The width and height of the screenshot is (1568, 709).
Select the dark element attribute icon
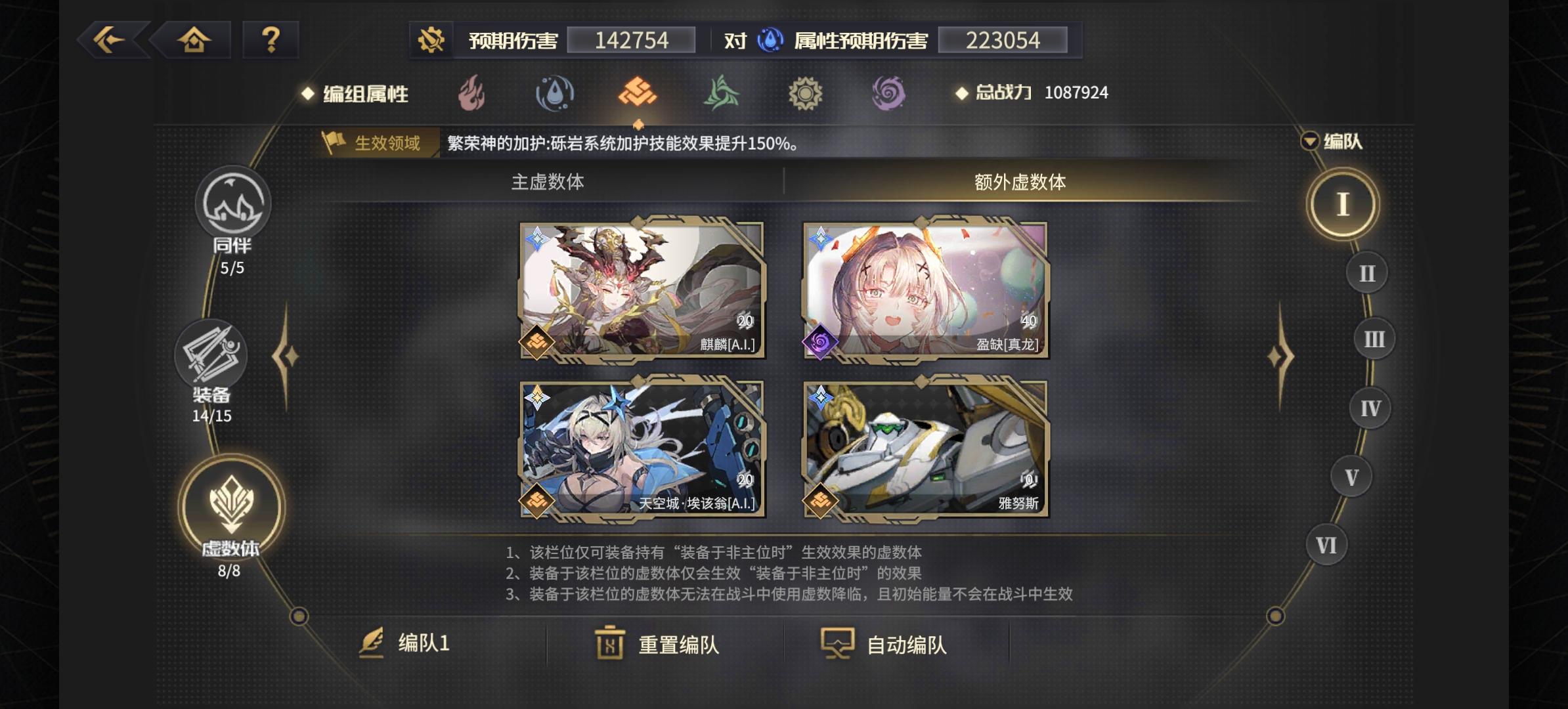click(x=890, y=93)
